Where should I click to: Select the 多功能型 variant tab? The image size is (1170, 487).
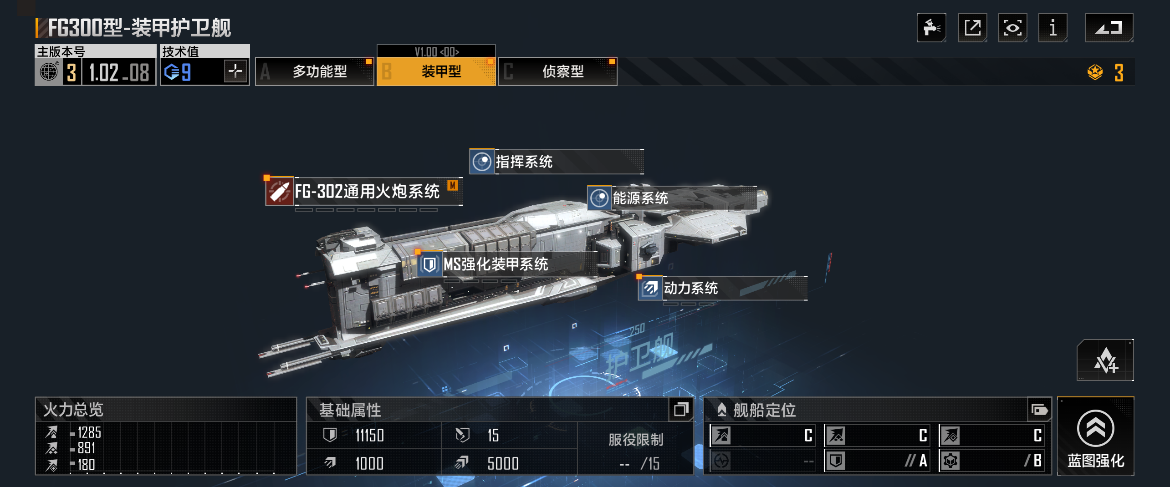316,72
